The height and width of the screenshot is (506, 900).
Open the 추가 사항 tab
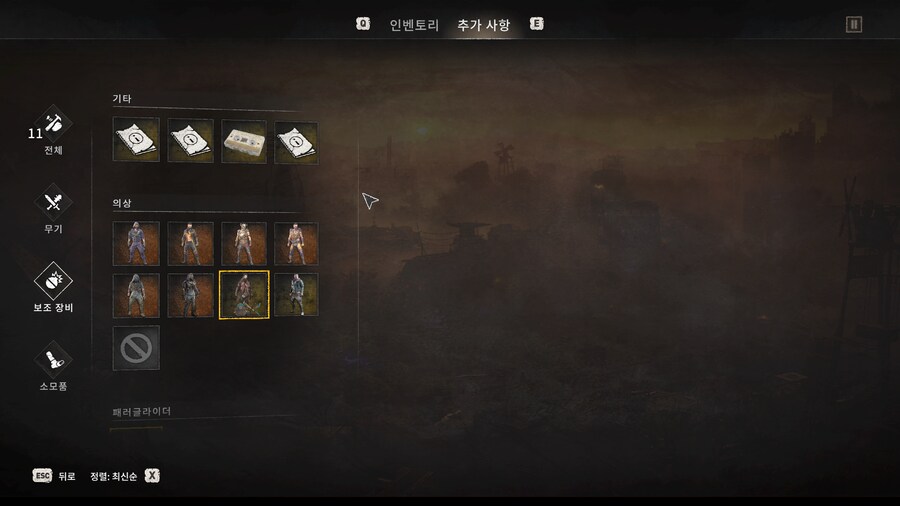click(483, 25)
